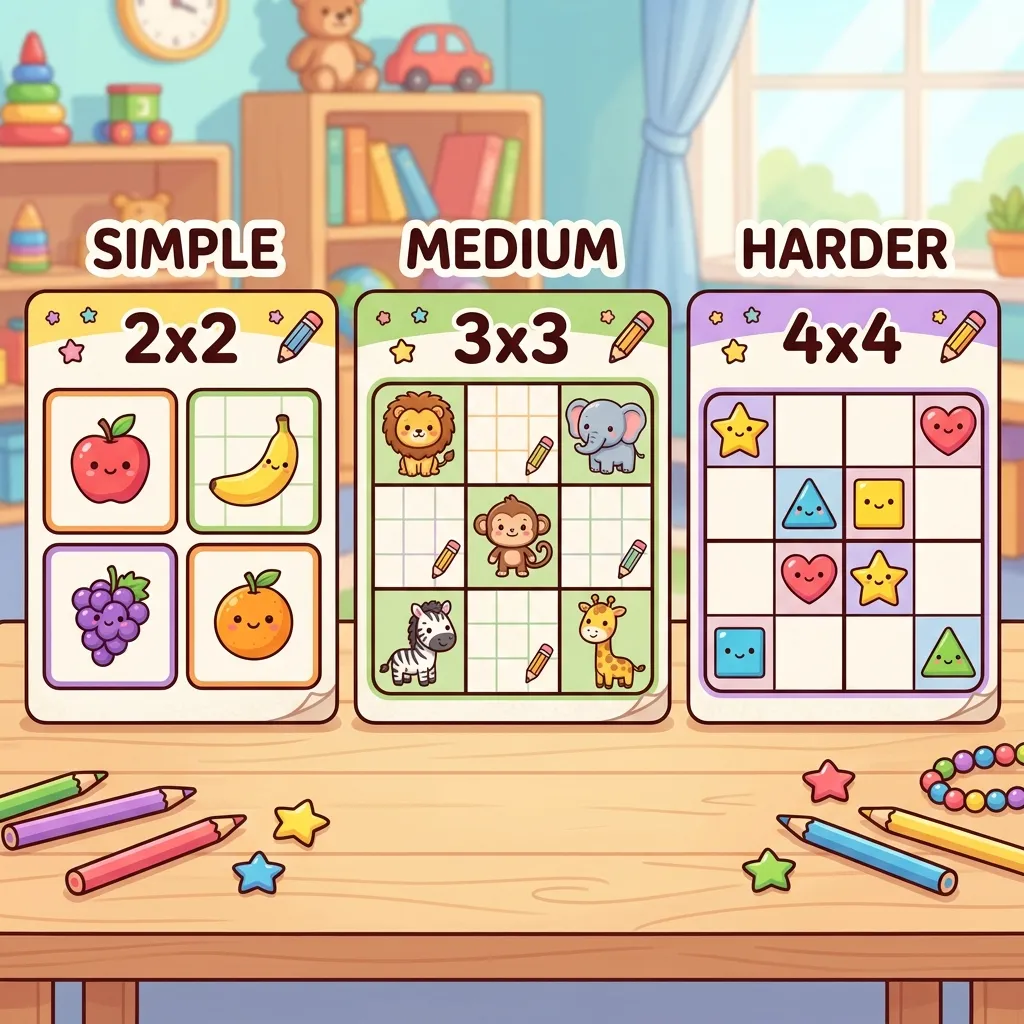
Task: Choose the monkey tile in the grid center
Action: (511, 537)
